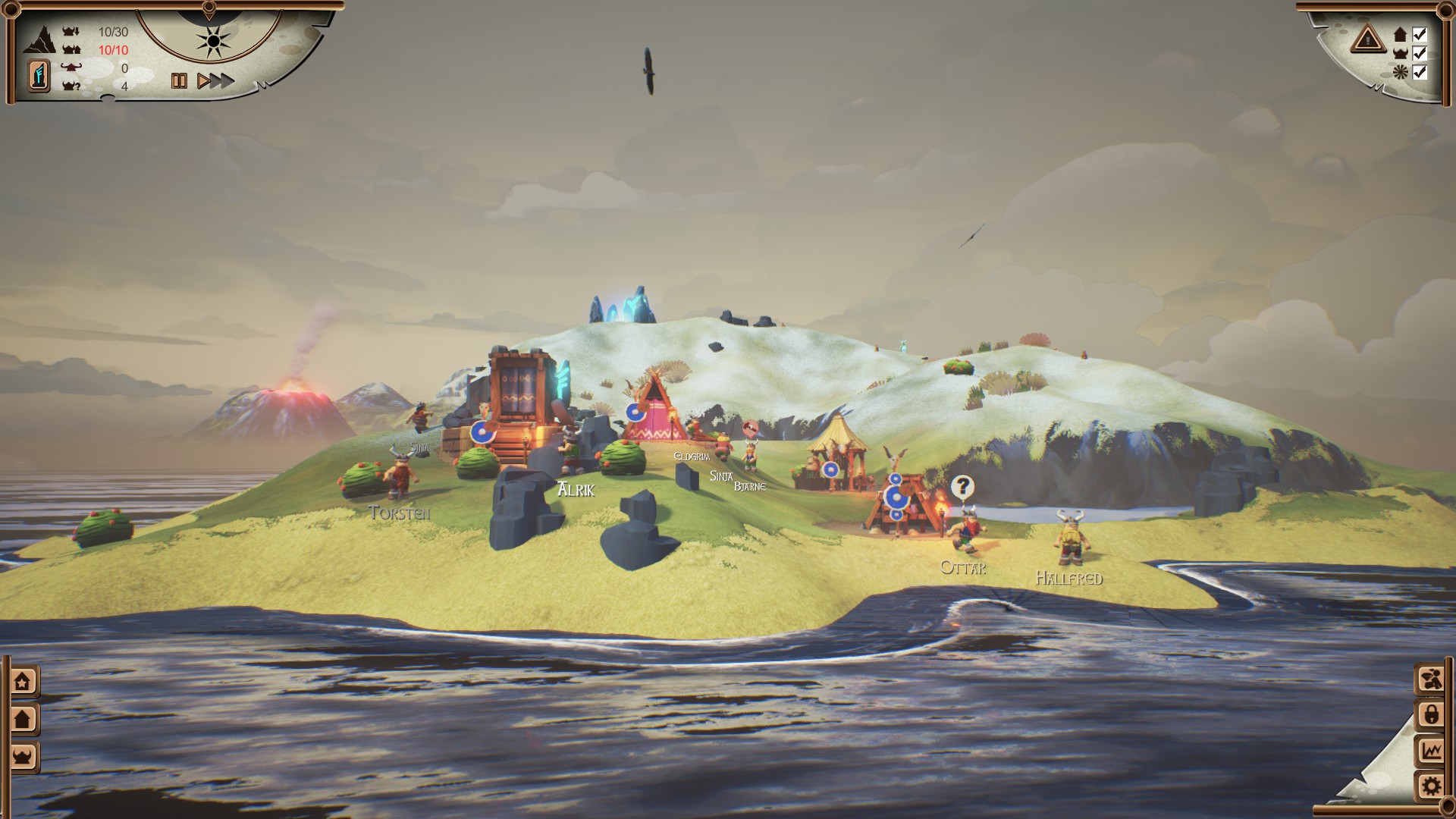Image resolution: width=1456 pixels, height=819 pixels.
Task: Open the house-with-star menu button
Action: point(23,682)
